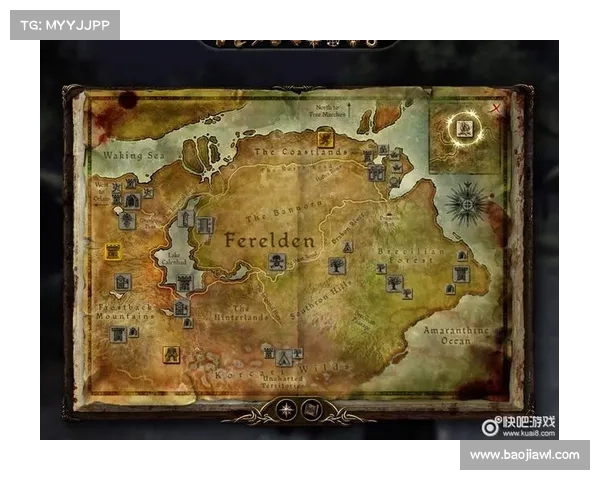600x480 pixels.
Task: Click the compass star button below the map
Action: [x=288, y=408]
